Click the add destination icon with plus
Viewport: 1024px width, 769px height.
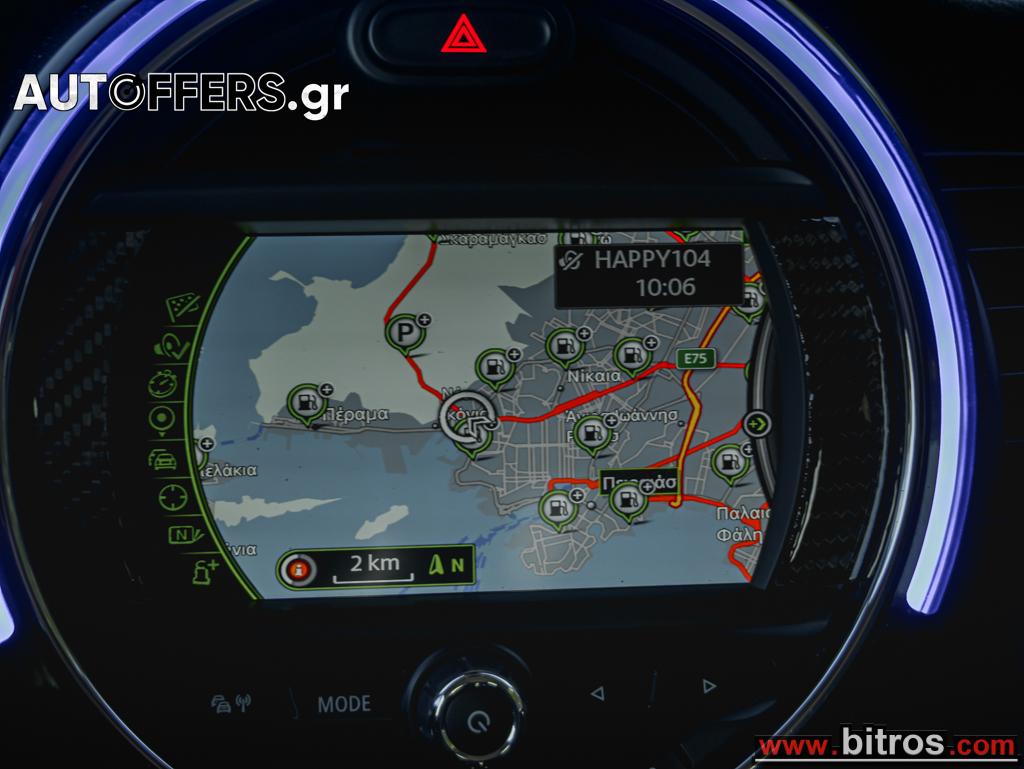pyautogui.click(x=204, y=571)
